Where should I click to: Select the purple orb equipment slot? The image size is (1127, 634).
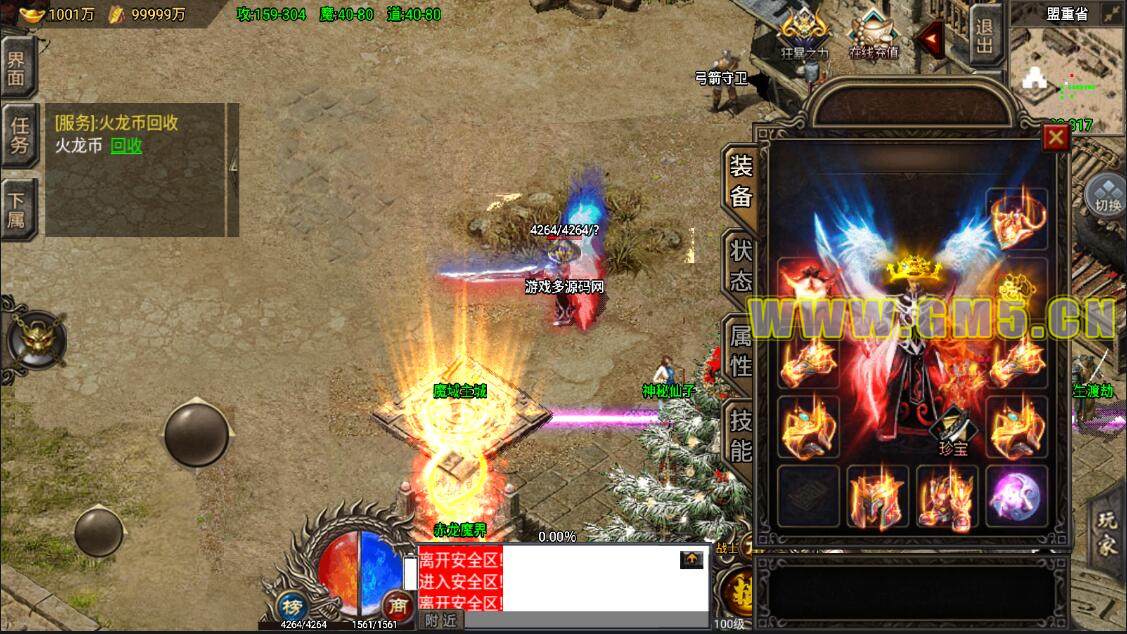(x=1016, y=496)
